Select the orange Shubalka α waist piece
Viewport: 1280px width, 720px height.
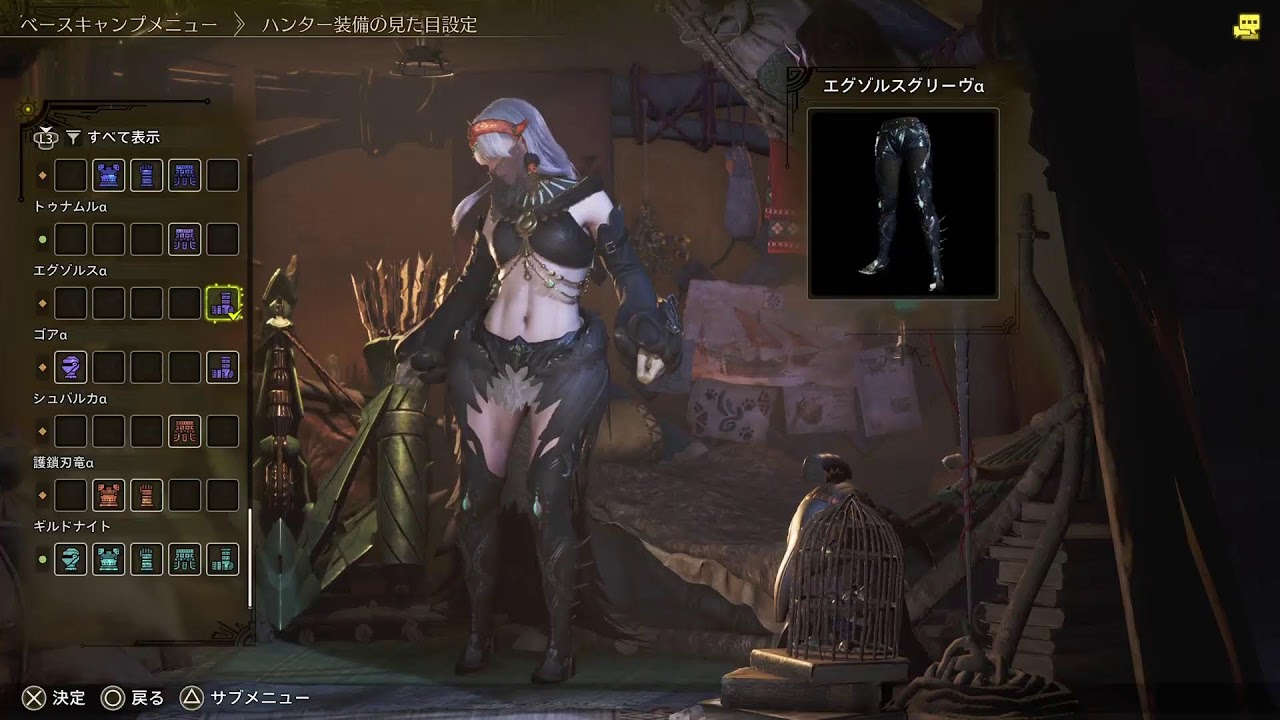click(184, 431)
